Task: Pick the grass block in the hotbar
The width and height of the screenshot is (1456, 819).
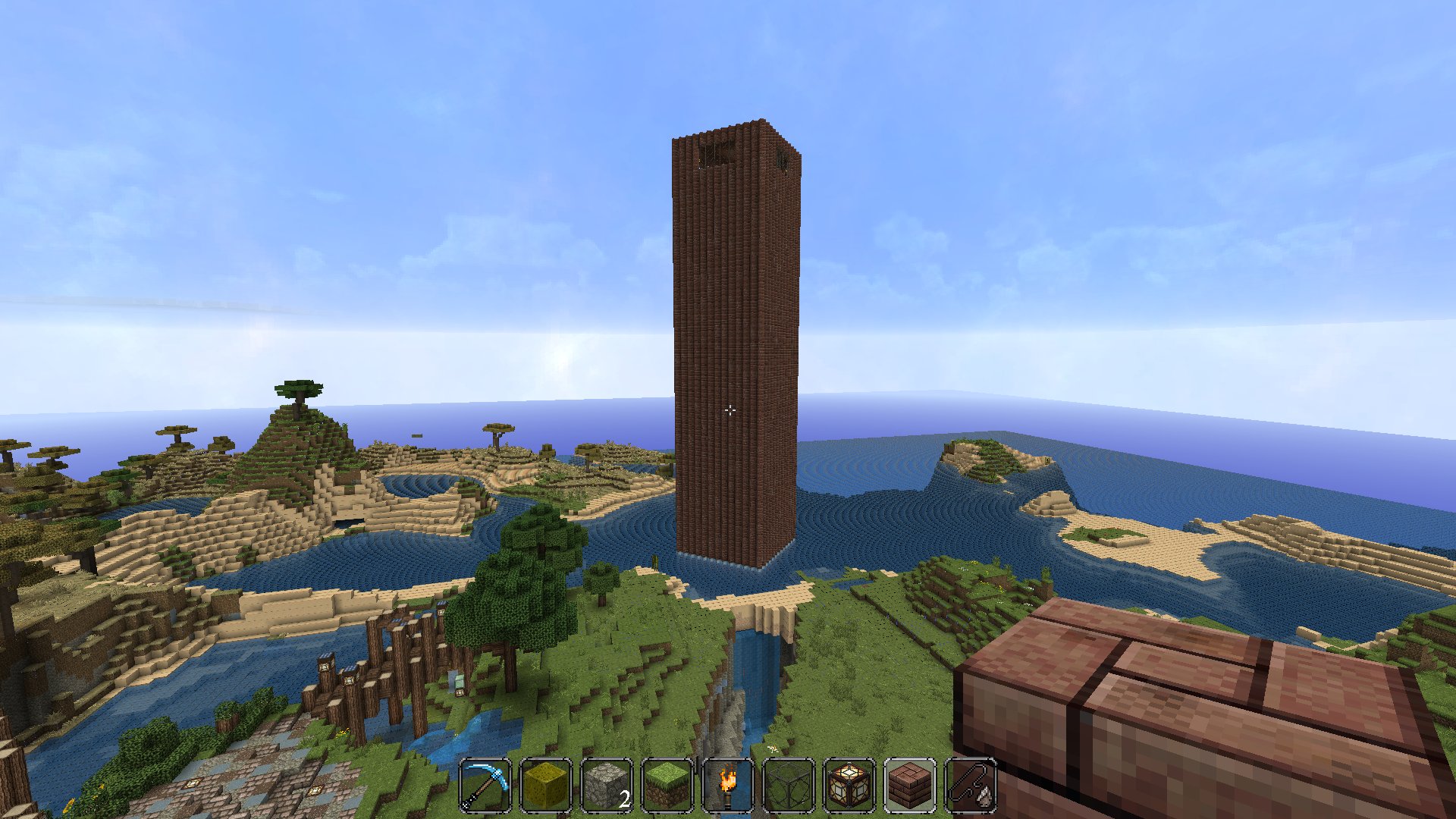Action: coord(667,786)
